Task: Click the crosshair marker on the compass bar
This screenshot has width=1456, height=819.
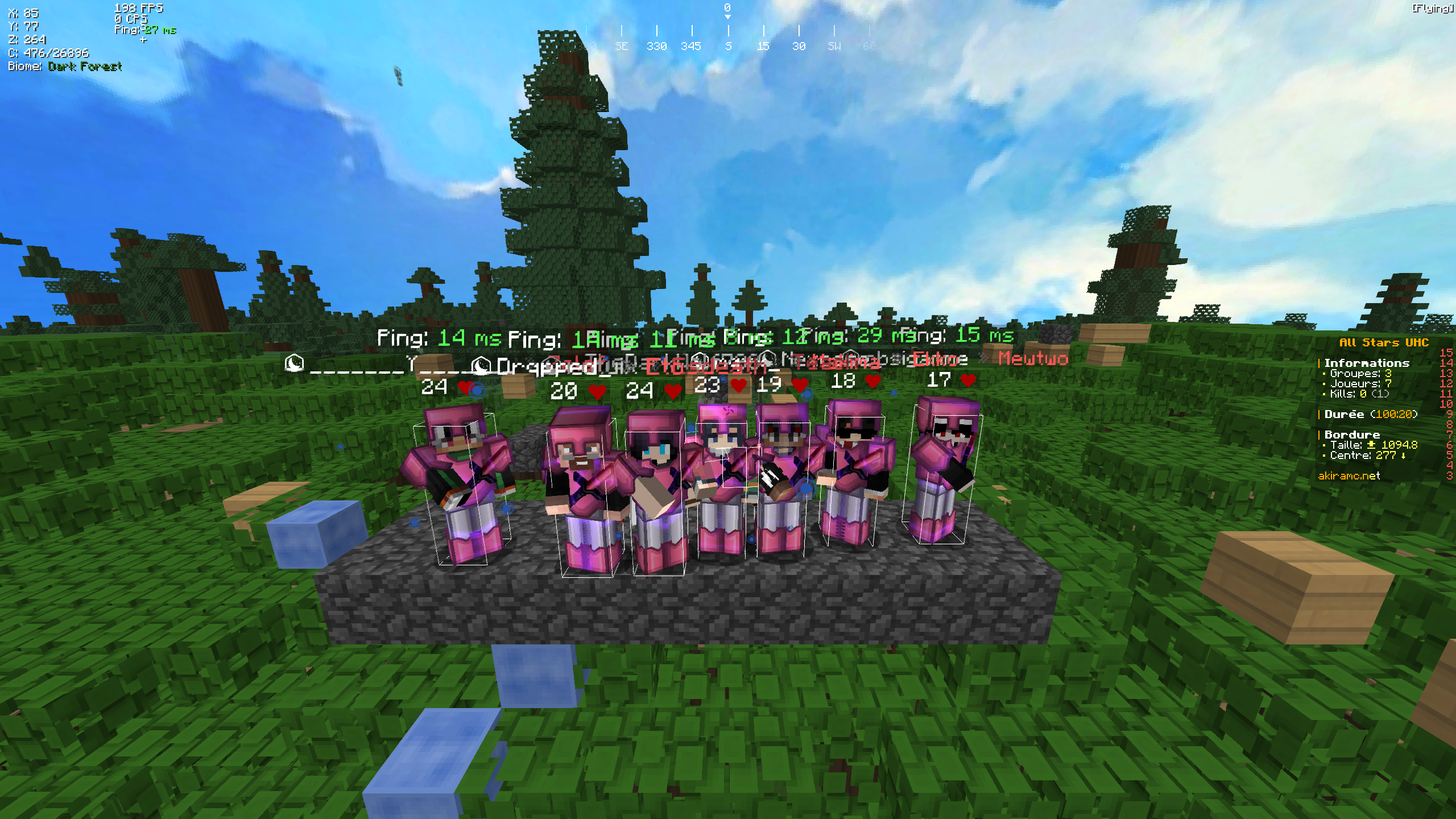Action: pos(728,17)
